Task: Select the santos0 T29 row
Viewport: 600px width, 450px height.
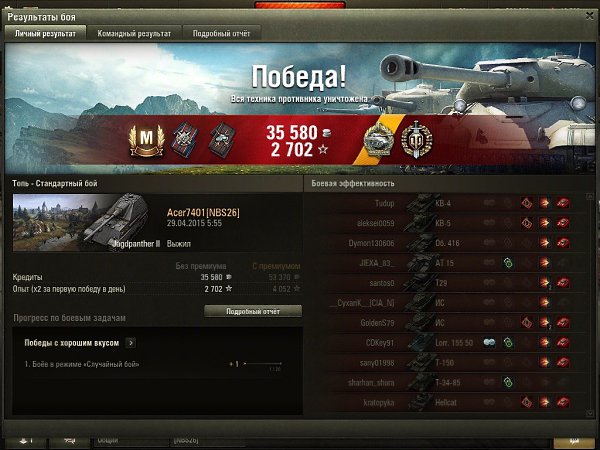Action: pos(448,283)
